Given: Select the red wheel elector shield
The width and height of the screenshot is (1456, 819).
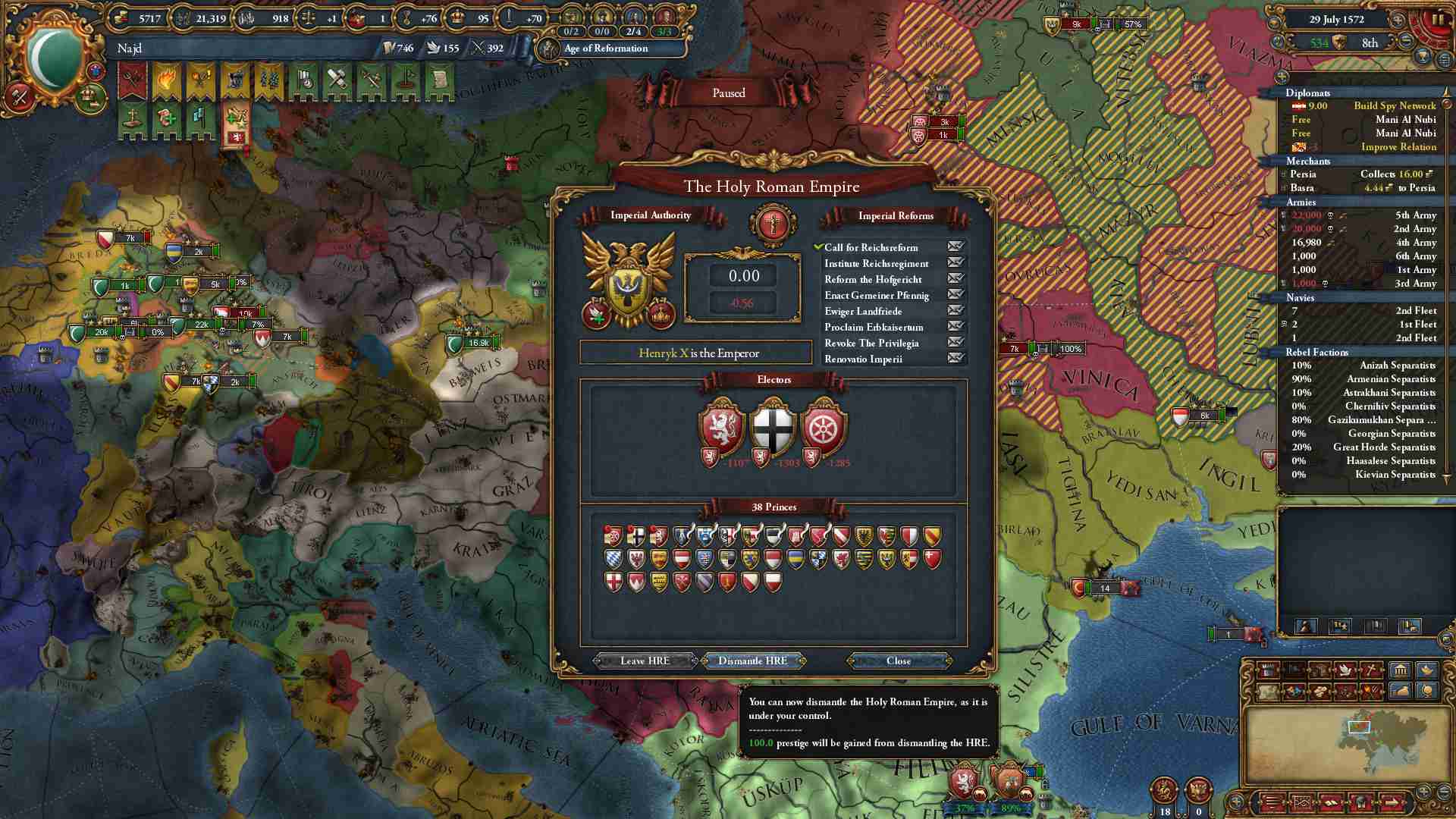Looking at the screenshot, I should (x=824, y=427).
